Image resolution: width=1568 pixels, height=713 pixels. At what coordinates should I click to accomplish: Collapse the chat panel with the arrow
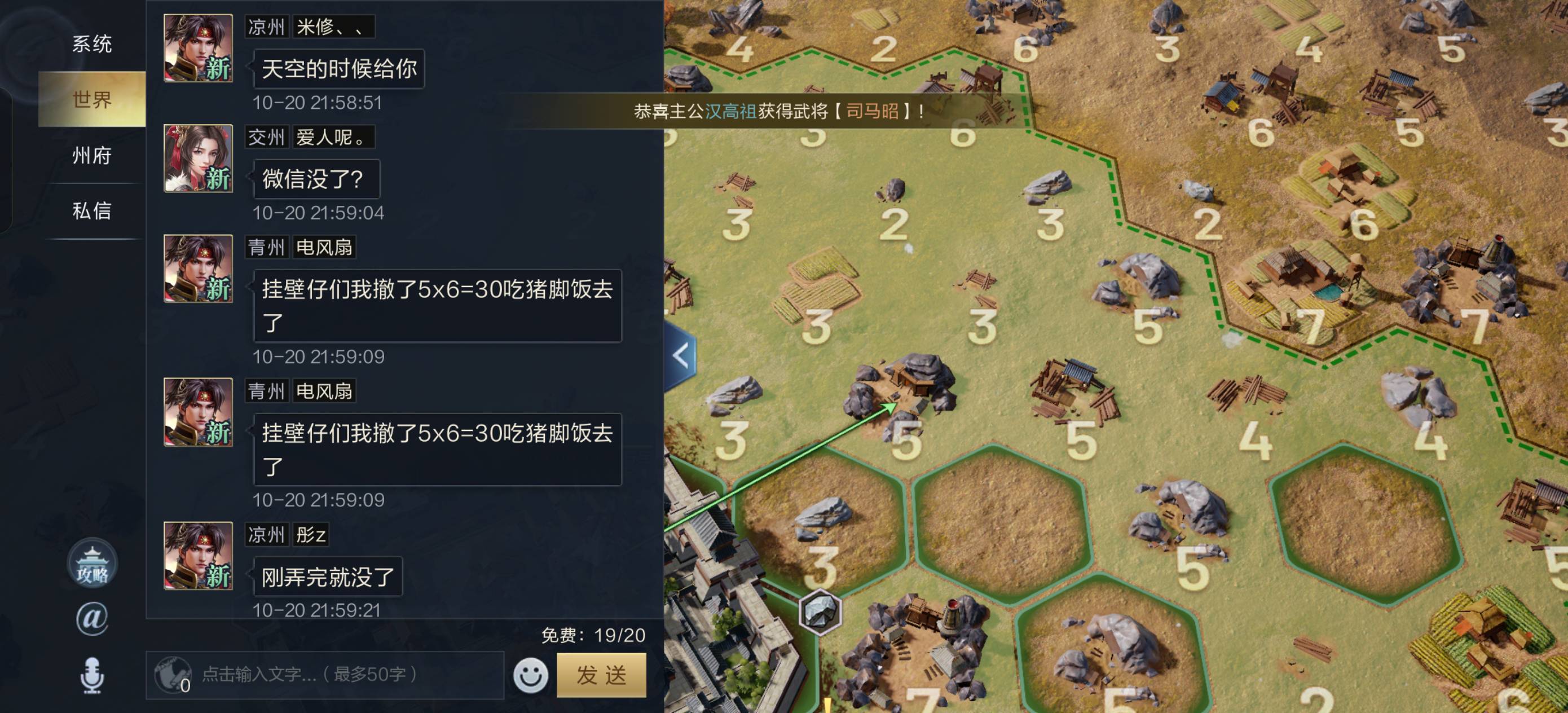[681, 355]
